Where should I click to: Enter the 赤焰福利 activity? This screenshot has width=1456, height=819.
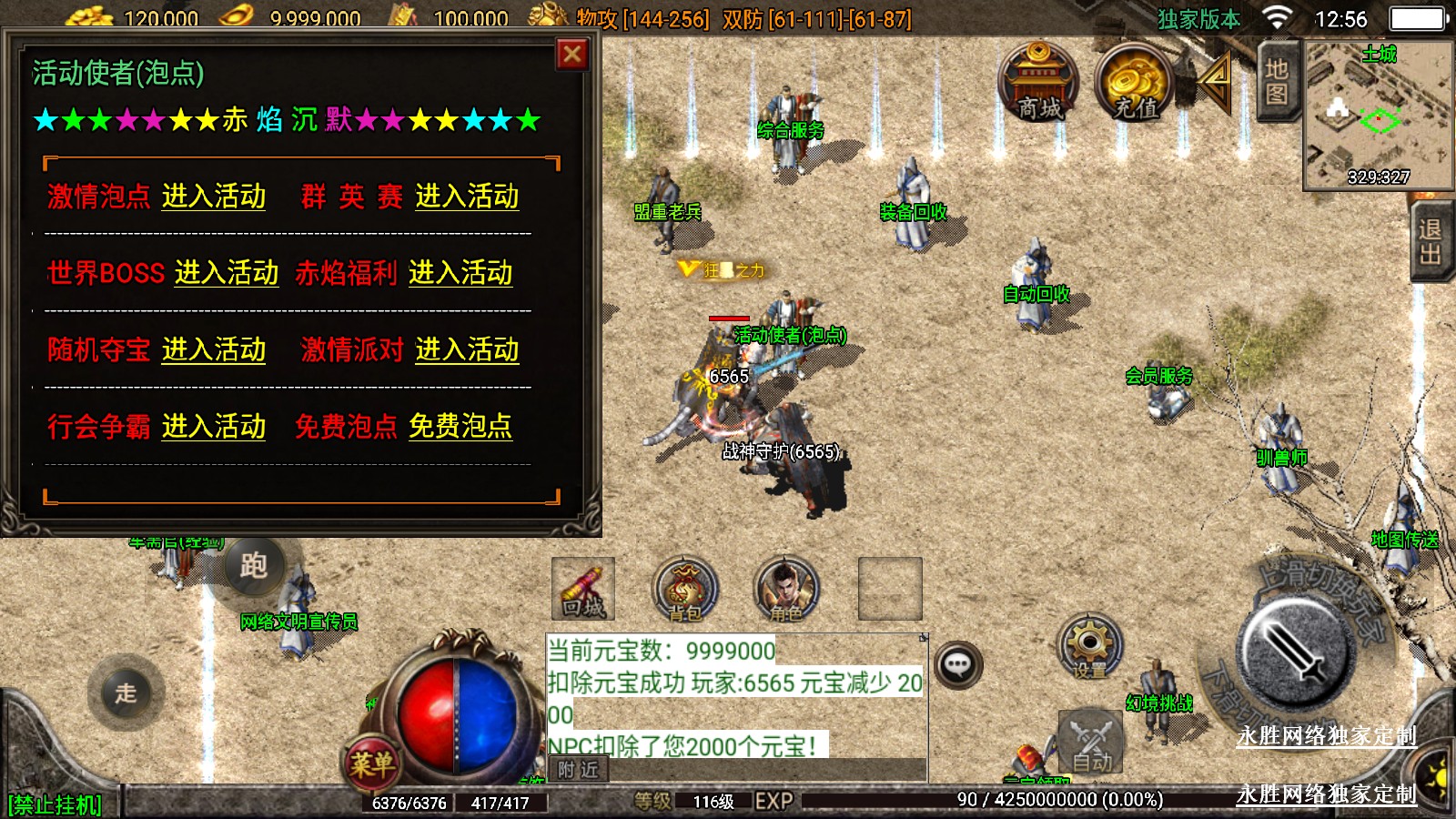(x=460, y=273)
